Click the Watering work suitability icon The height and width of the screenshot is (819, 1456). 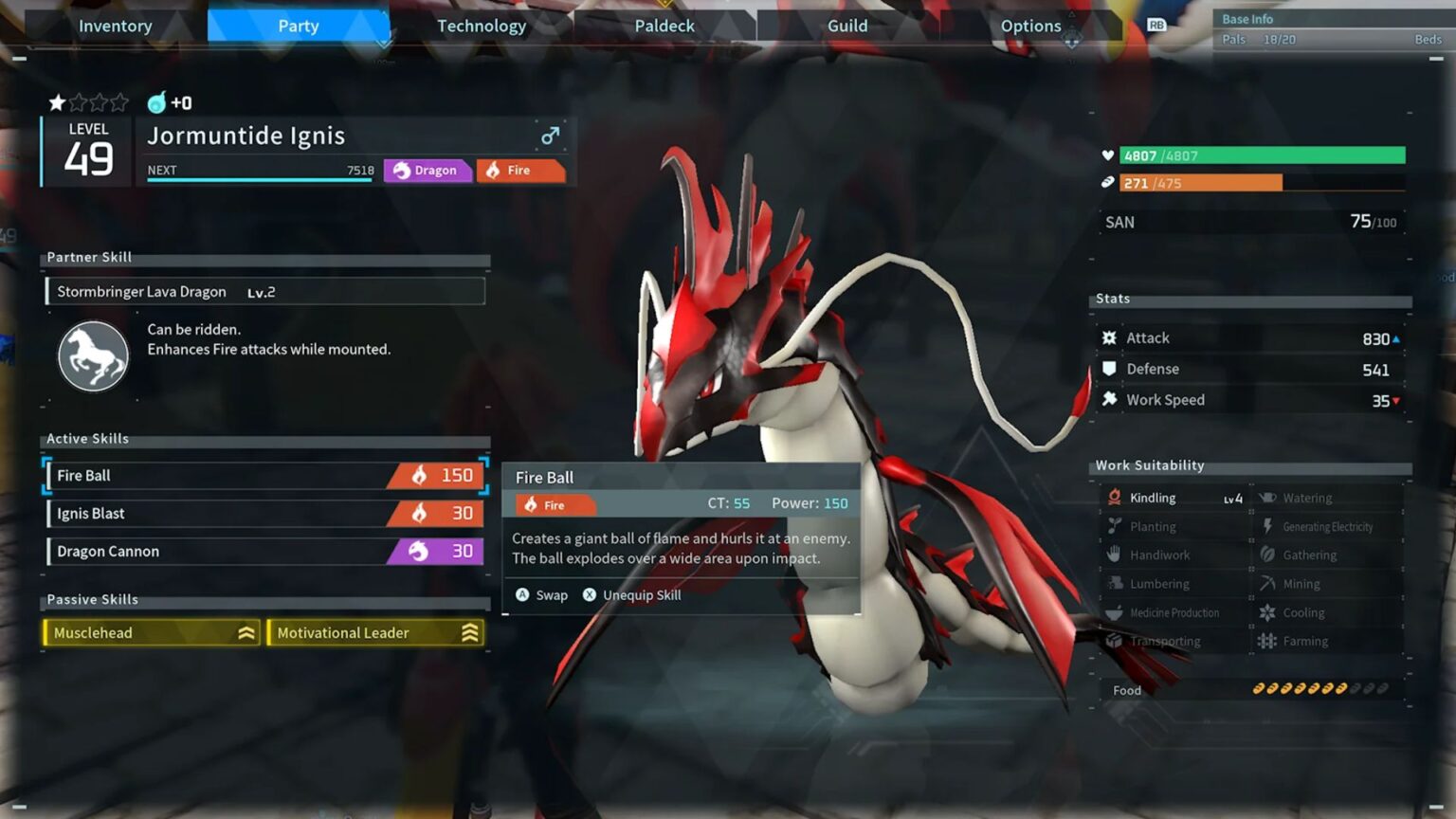[1266, 497]
